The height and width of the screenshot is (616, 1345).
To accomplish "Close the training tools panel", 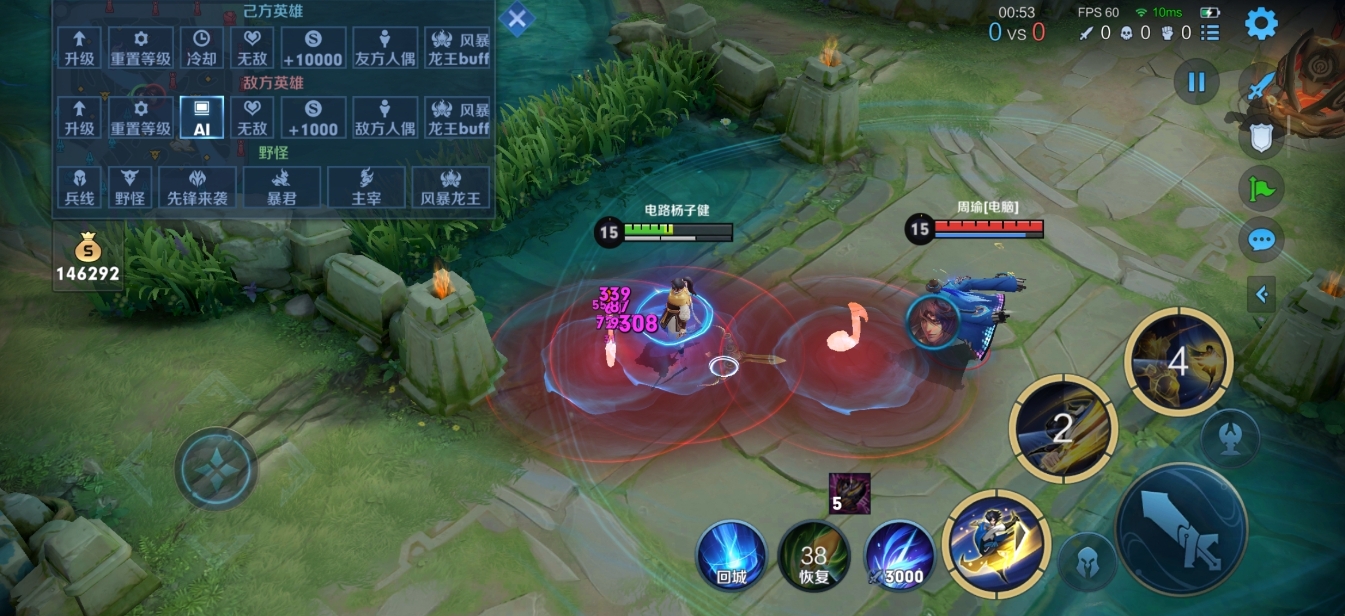I will [517, 18].
